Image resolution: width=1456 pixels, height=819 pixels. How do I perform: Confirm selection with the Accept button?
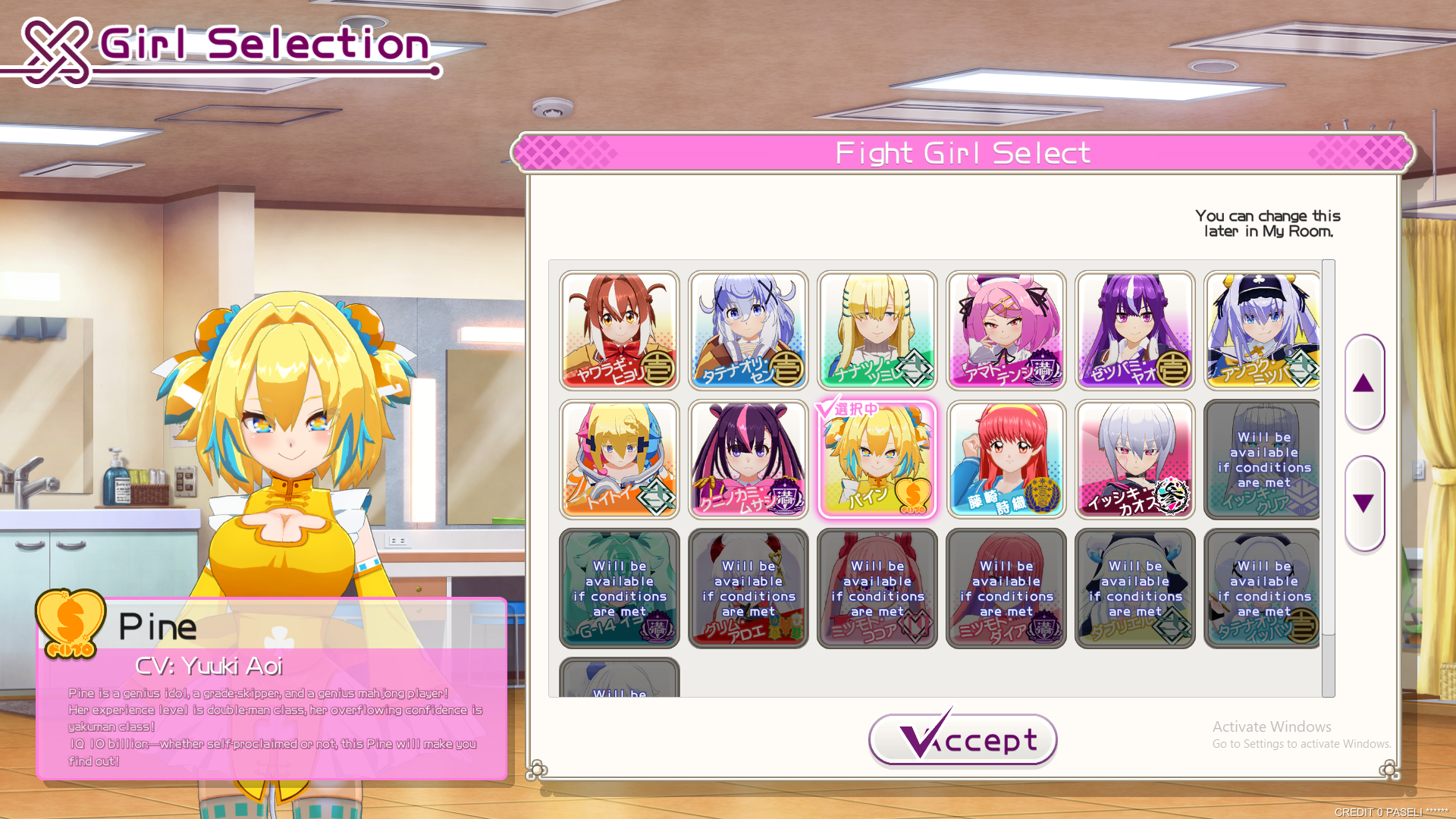[962, 739]
